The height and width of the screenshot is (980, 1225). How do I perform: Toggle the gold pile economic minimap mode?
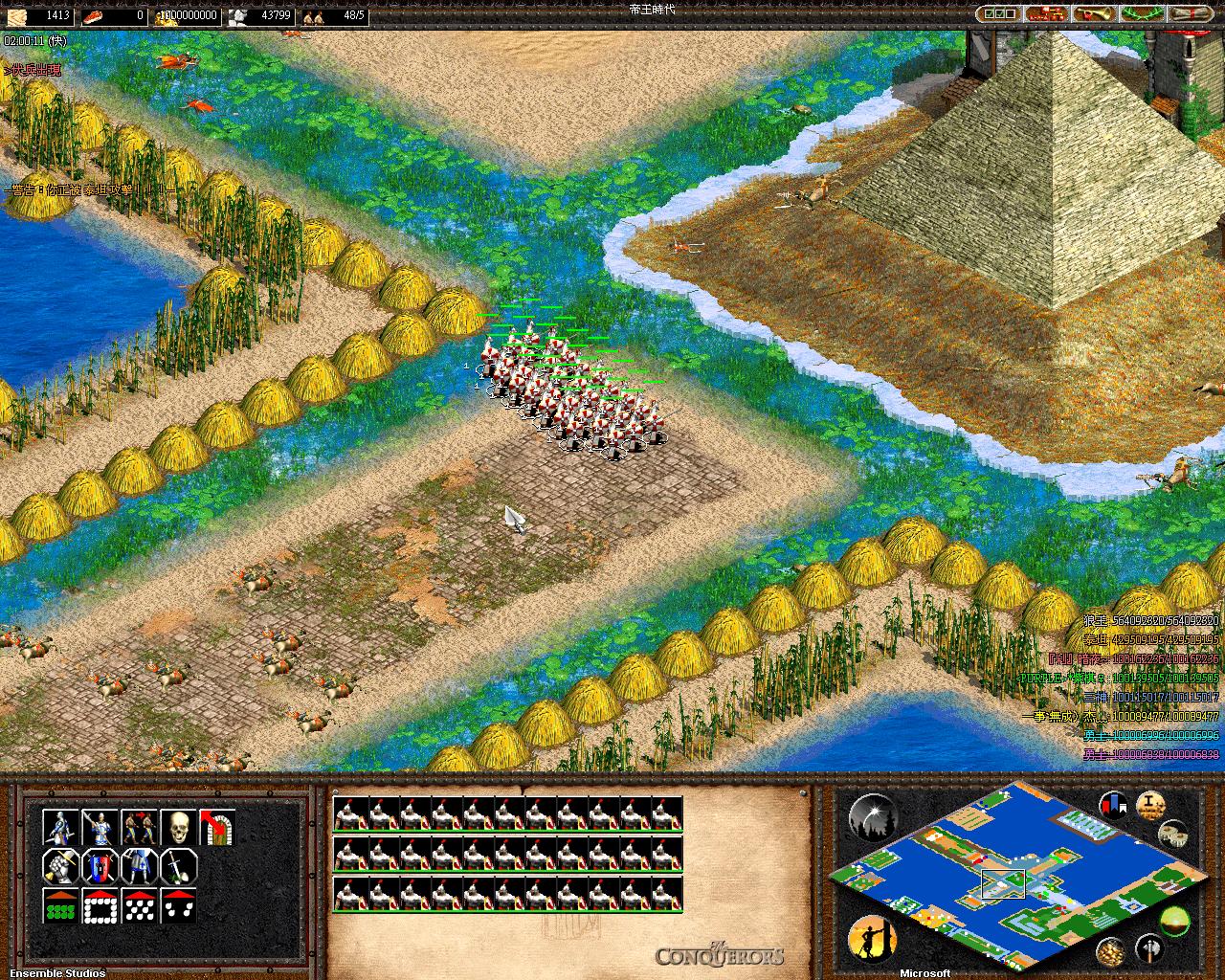(x=1110, y=949)
